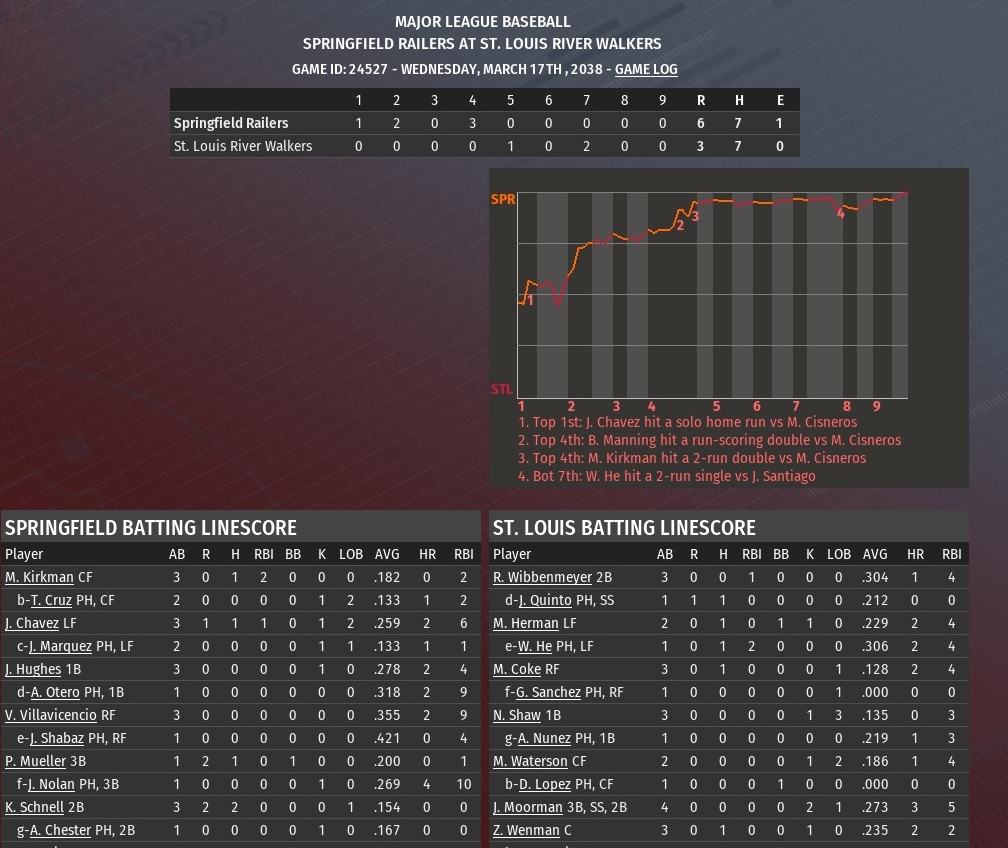The height and width of the screenshot is (848, 1008).
Task: View J. Hughes player details
Action: tap(33, 669)
